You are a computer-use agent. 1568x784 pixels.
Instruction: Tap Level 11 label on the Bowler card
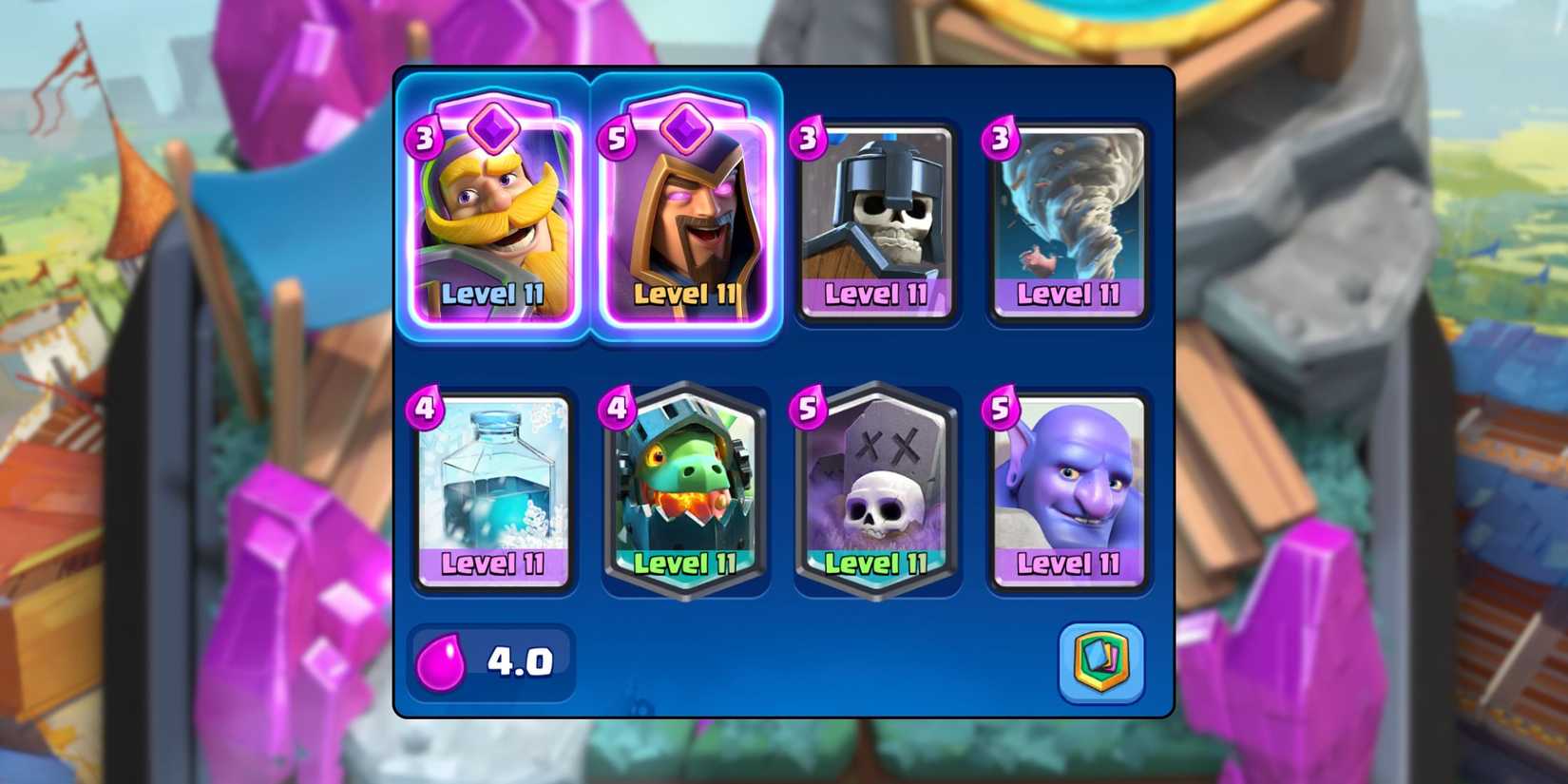point(1067,564)
